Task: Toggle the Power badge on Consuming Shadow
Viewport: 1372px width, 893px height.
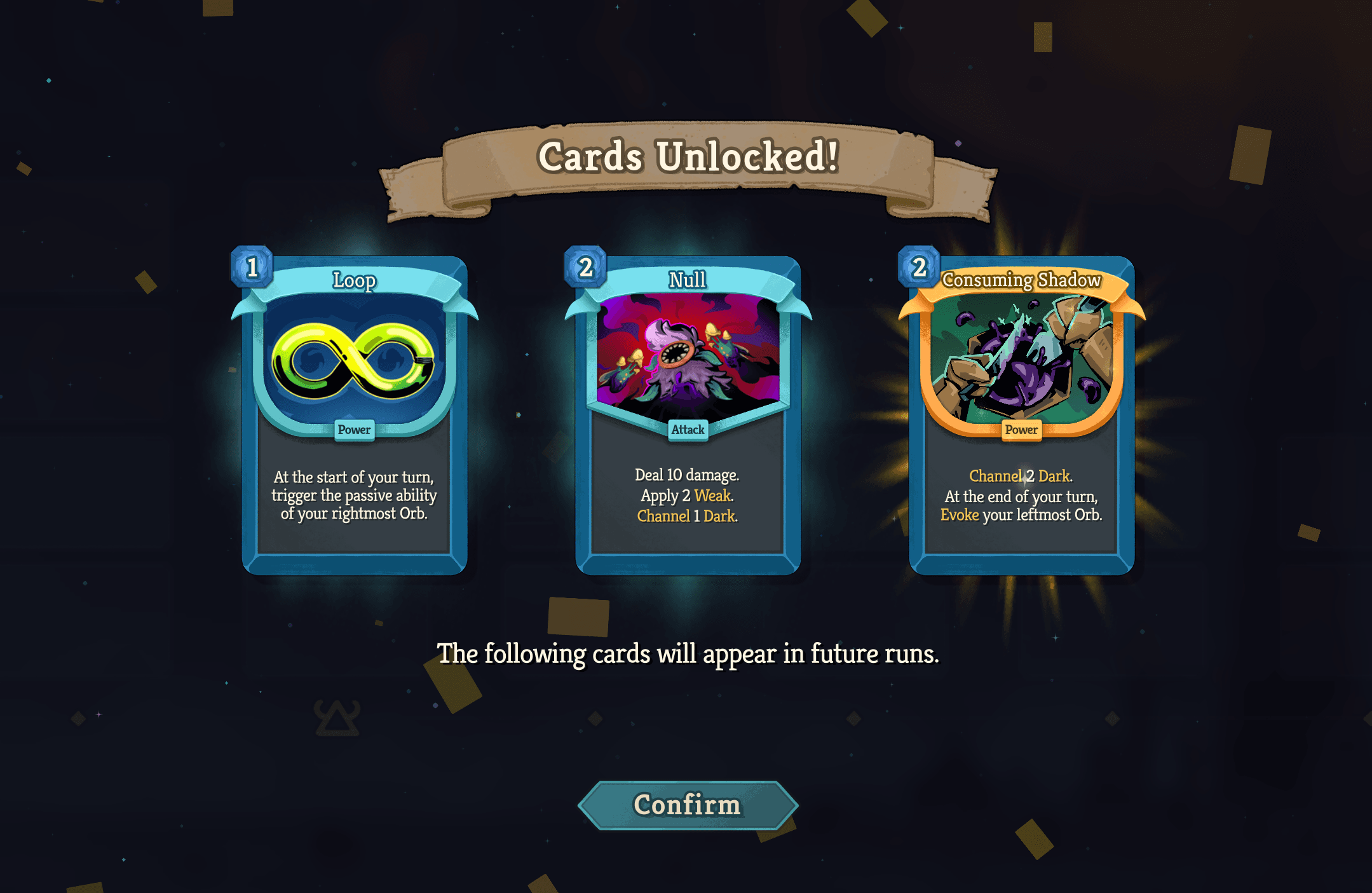Action: 1021,430
